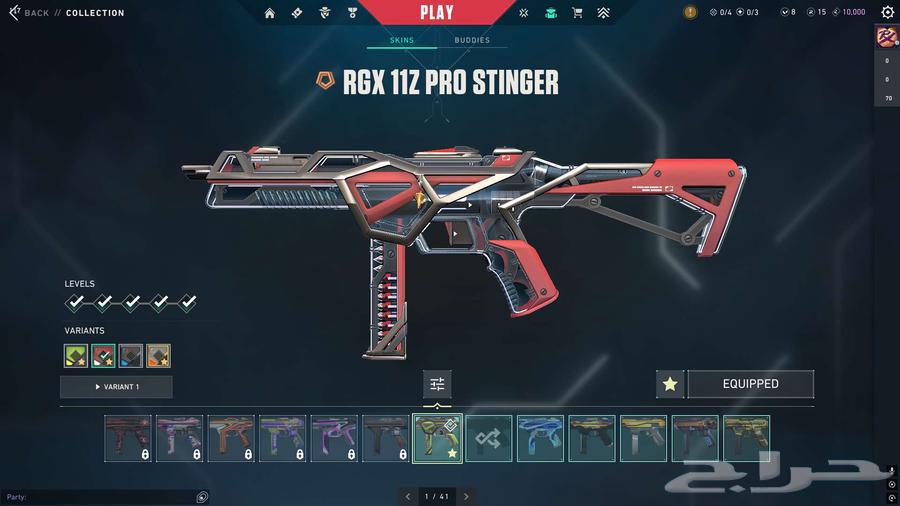Choose the orange skin variant
The height and width of the screenshot is (506, 900).
point(158,355)
